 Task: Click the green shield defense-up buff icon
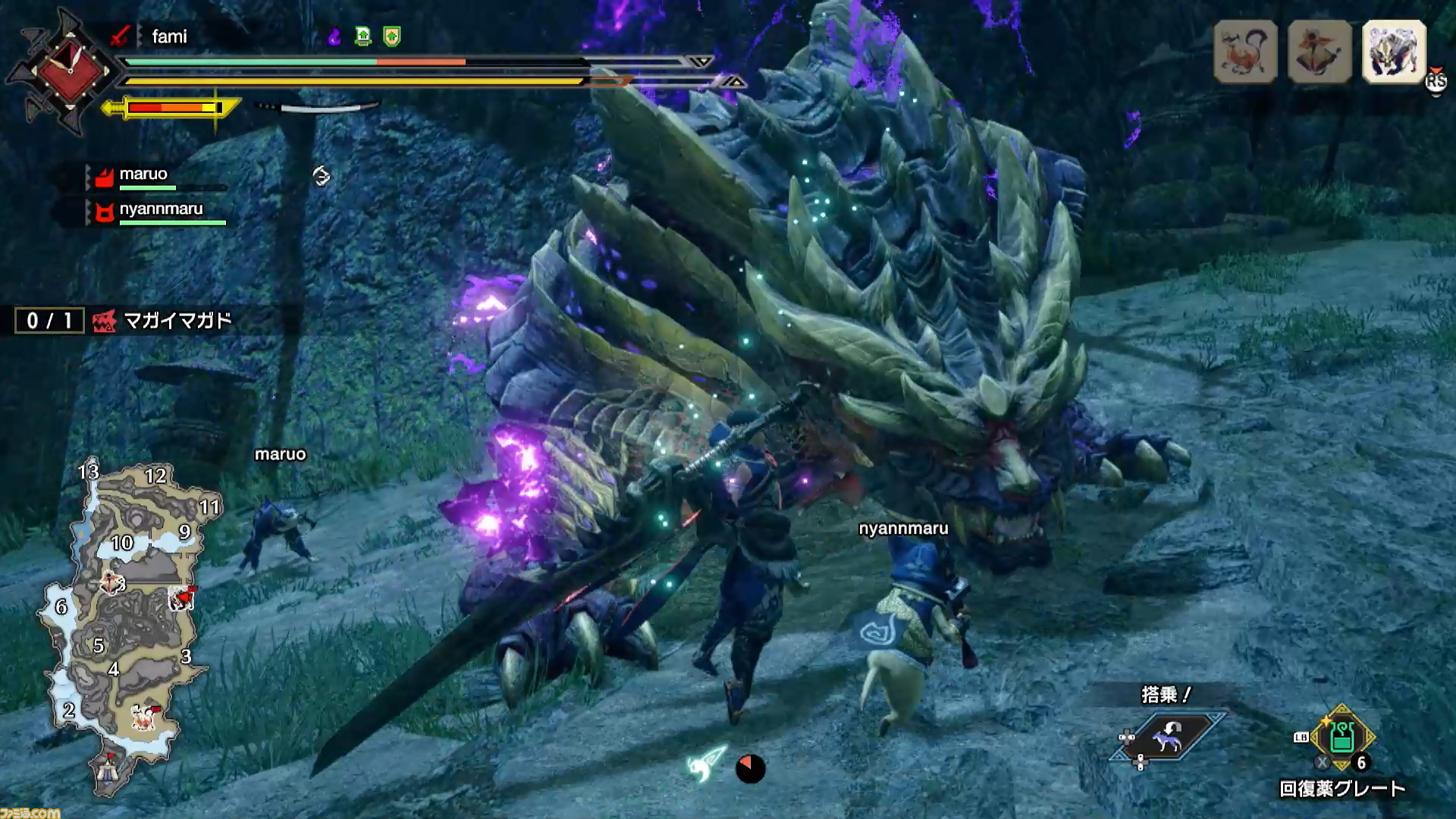[391, 36]
